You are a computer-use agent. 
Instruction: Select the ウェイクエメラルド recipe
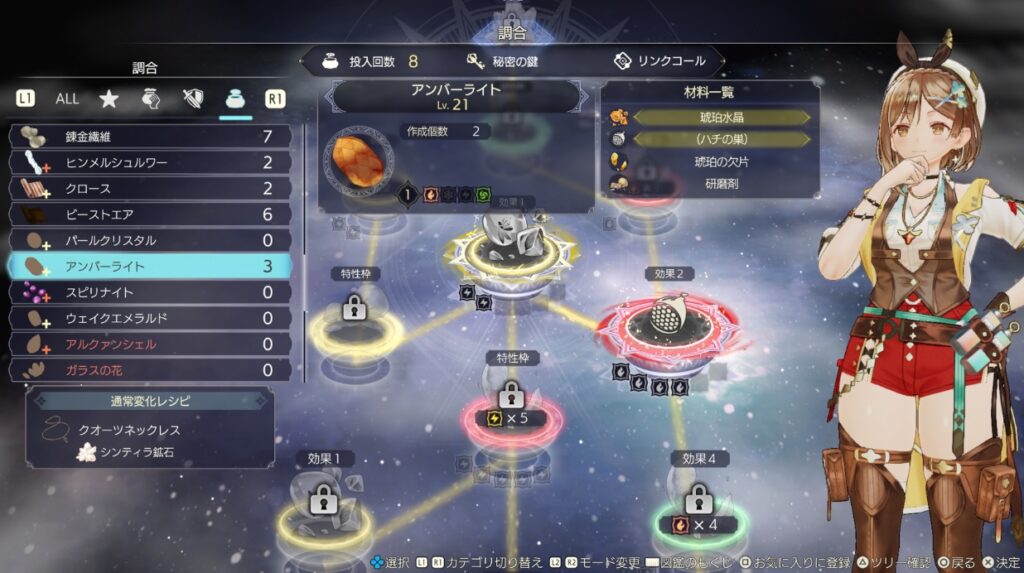[x=150, y=318]
